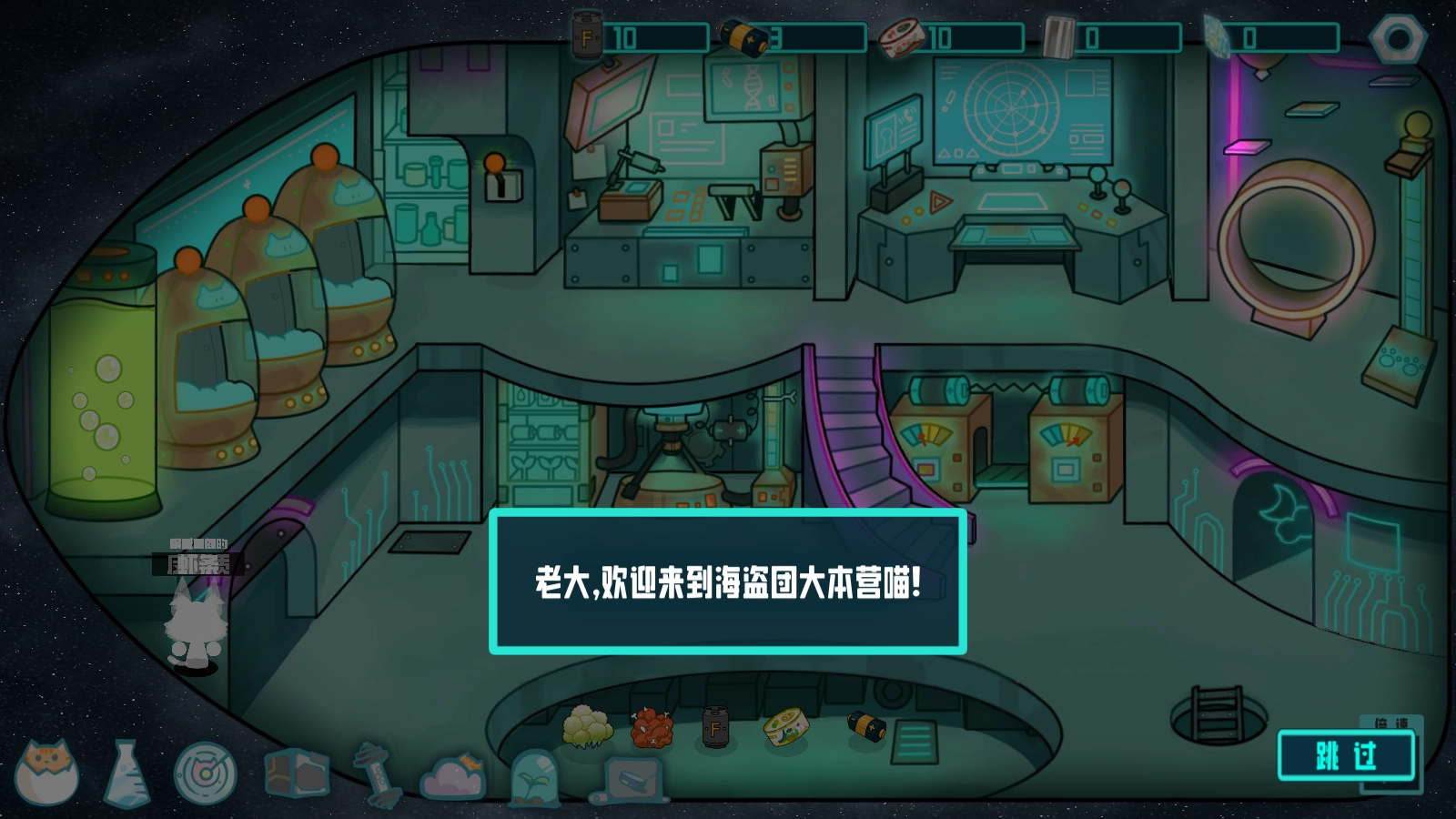Screen dimensions: 1456x819
Task: Select the cat egg icon in the bottom toolbar
Action: [x=45, y=778]
